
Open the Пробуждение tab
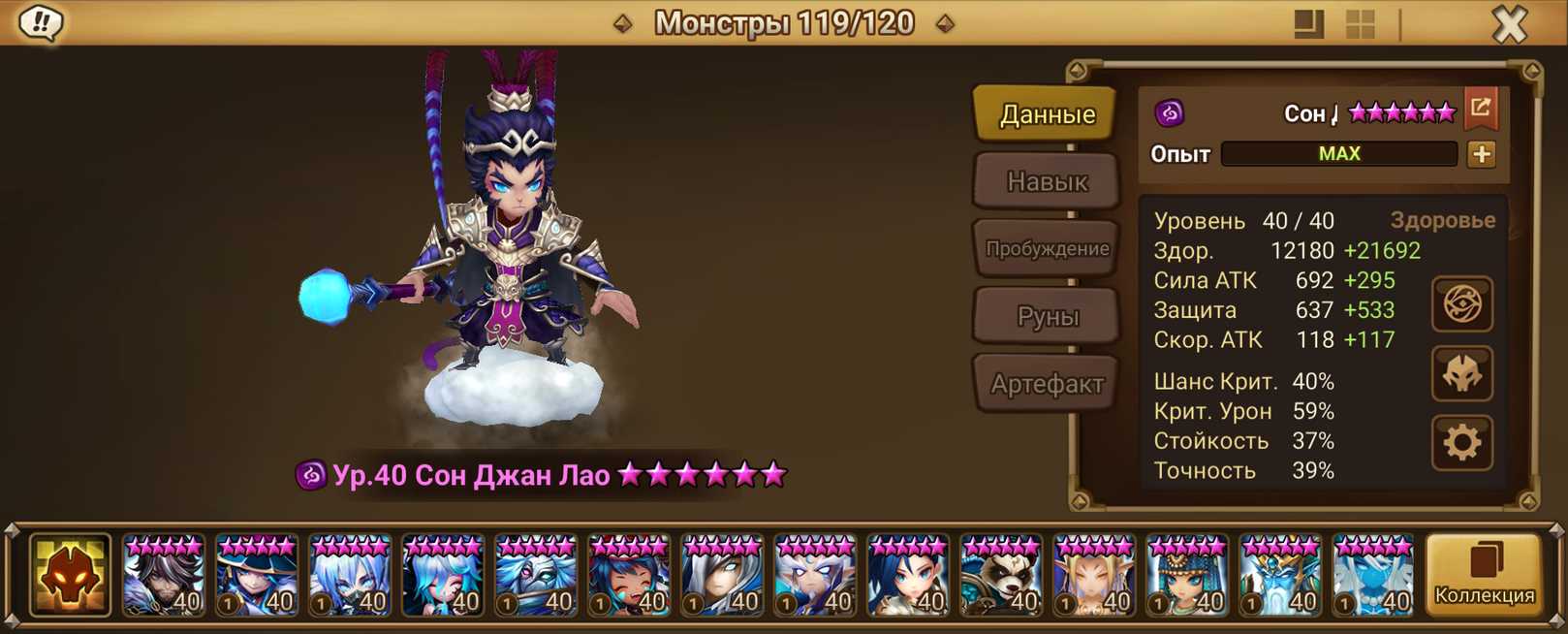click(x=1047, y=249)
